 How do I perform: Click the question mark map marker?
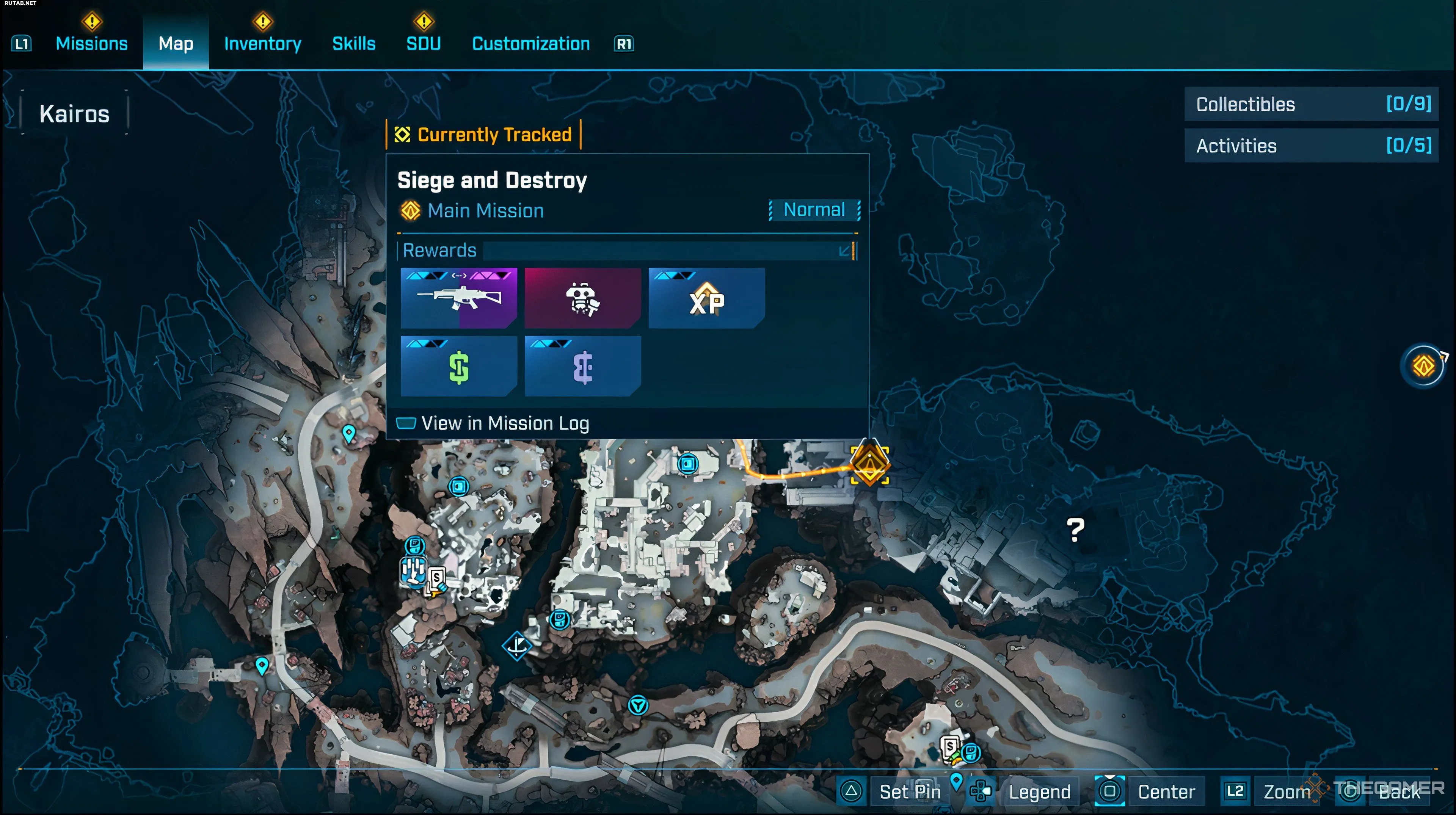pos(1075,530)
